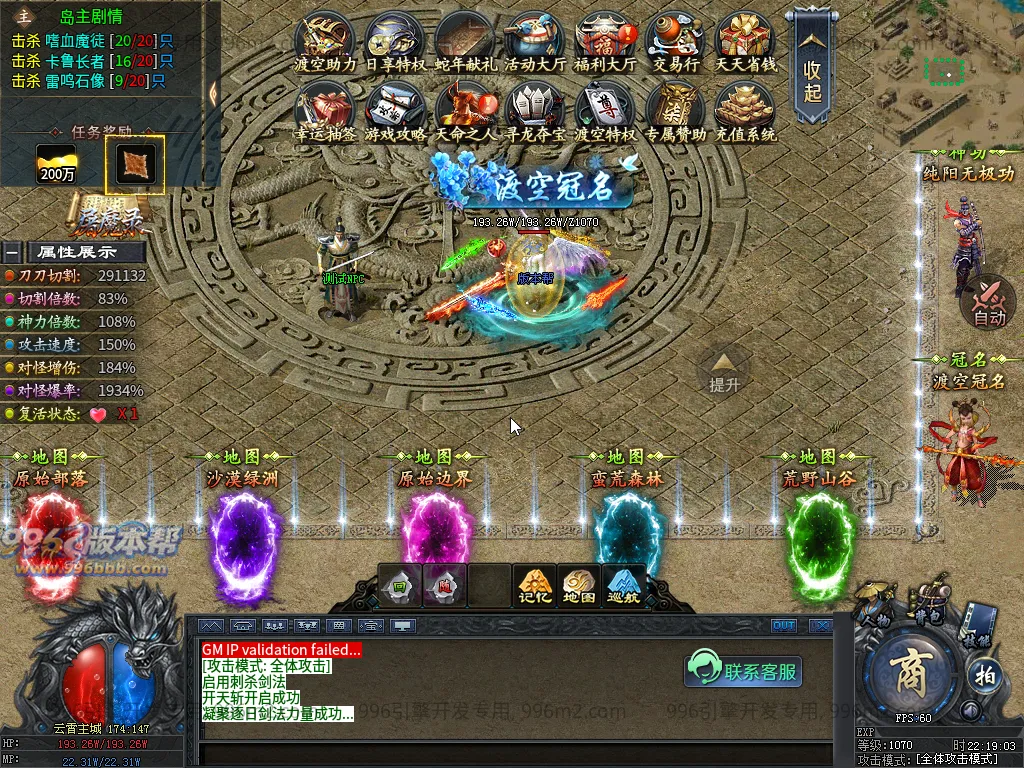Click the 提升 upgrade arrow button
The image size is (1024, 768).
724,370
